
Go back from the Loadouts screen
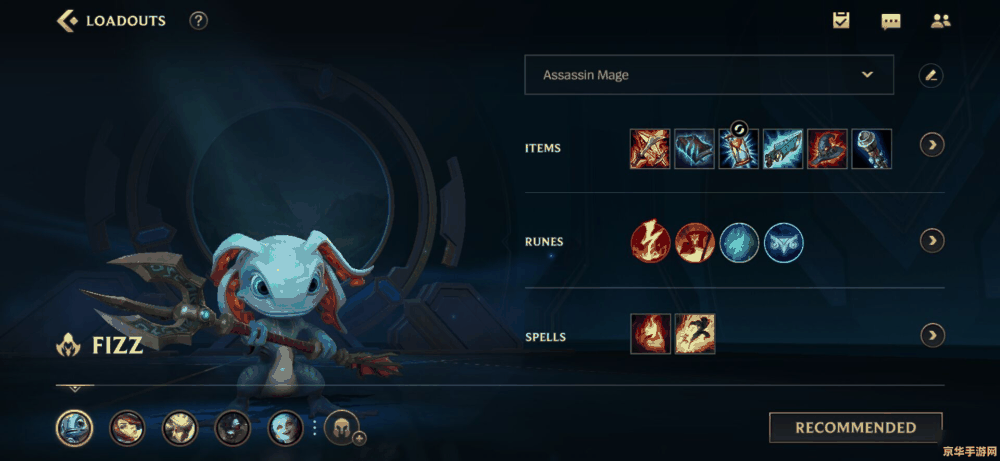tap(68, 20)
